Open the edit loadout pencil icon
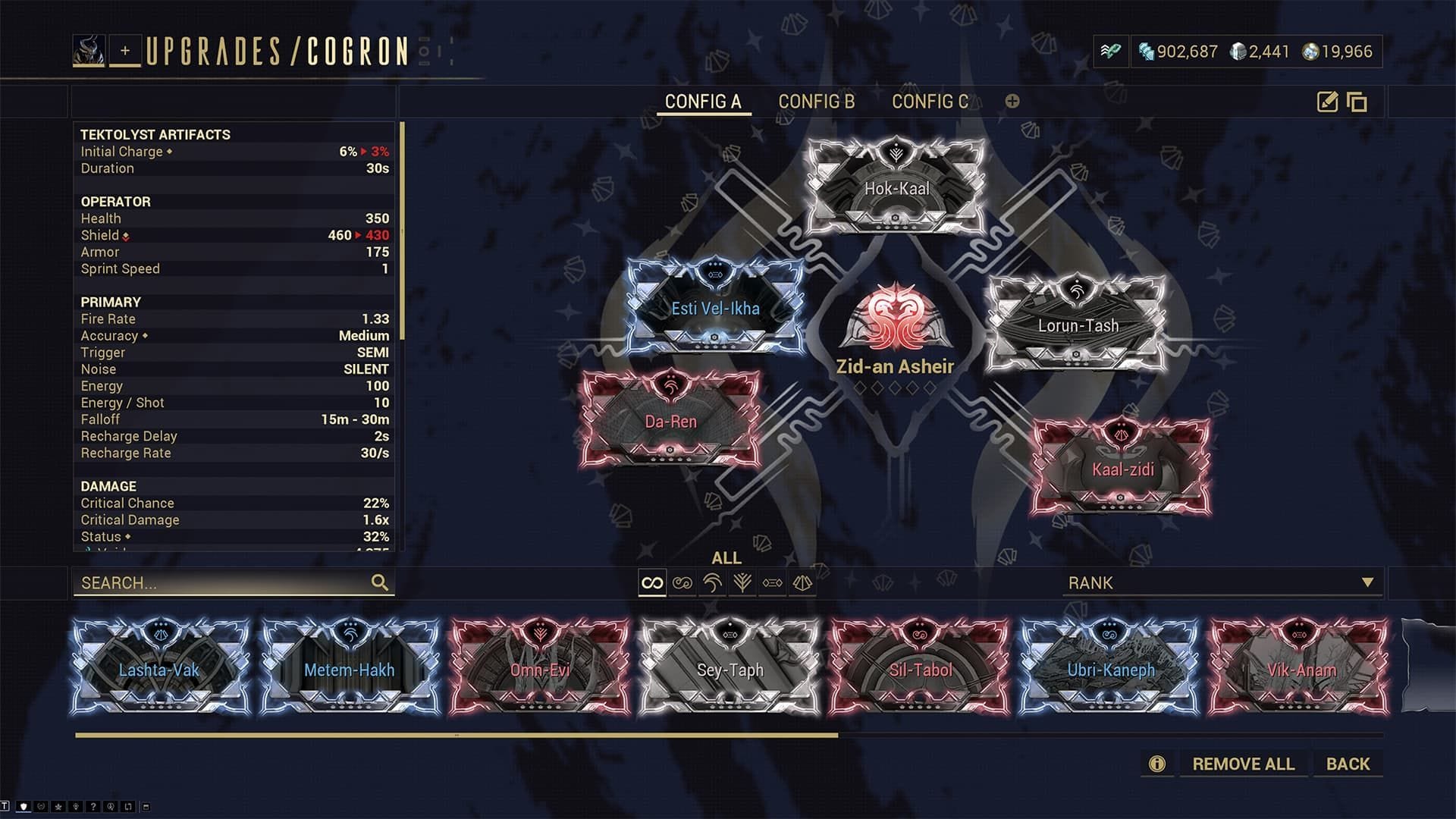The height and width of the screenshot is (819, 1456). click(1328, 101)
